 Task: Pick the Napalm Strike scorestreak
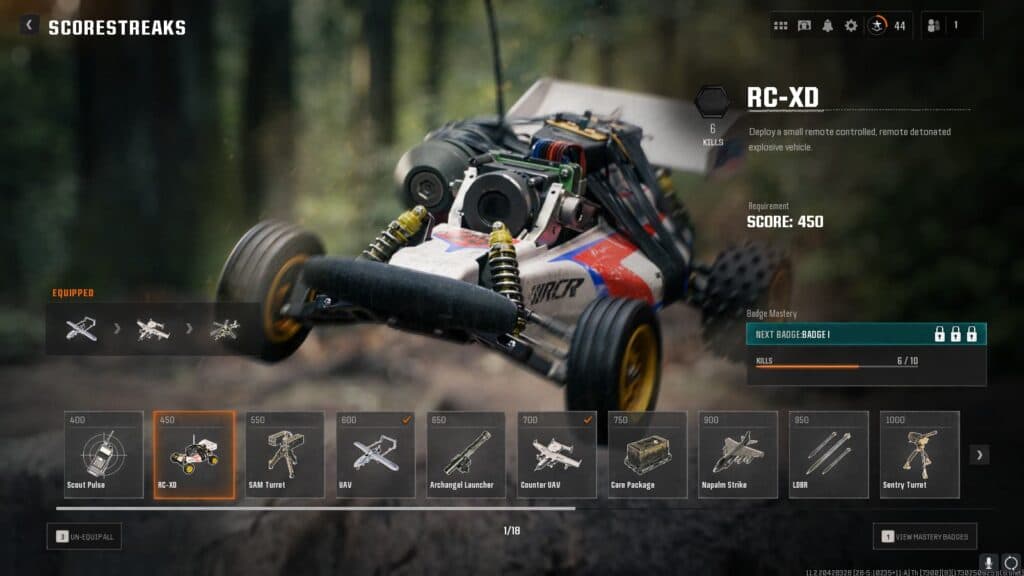tap(738, 454)
